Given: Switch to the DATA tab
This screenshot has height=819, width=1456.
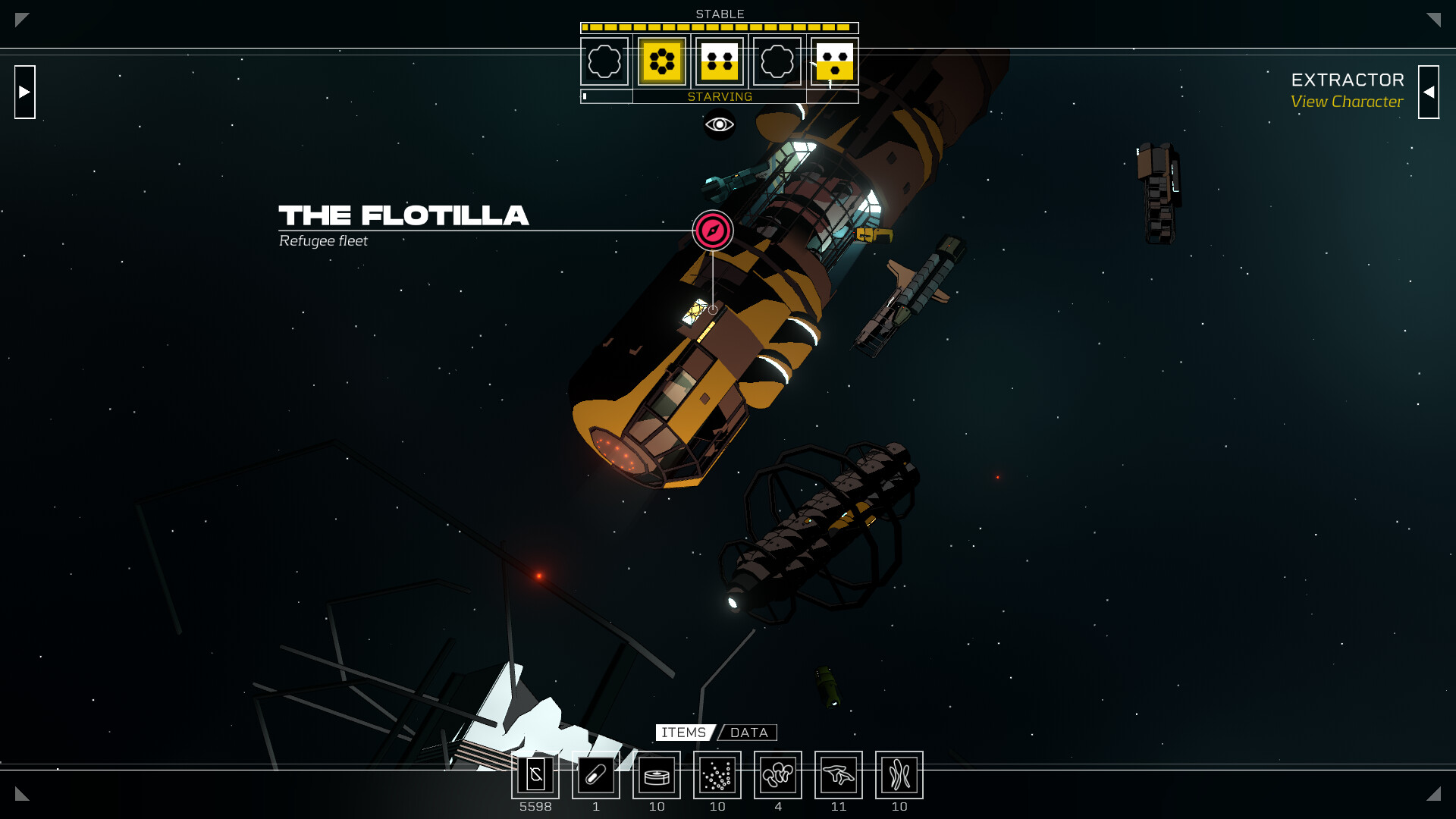Looking at the screenshot, I should coord(748,733).
